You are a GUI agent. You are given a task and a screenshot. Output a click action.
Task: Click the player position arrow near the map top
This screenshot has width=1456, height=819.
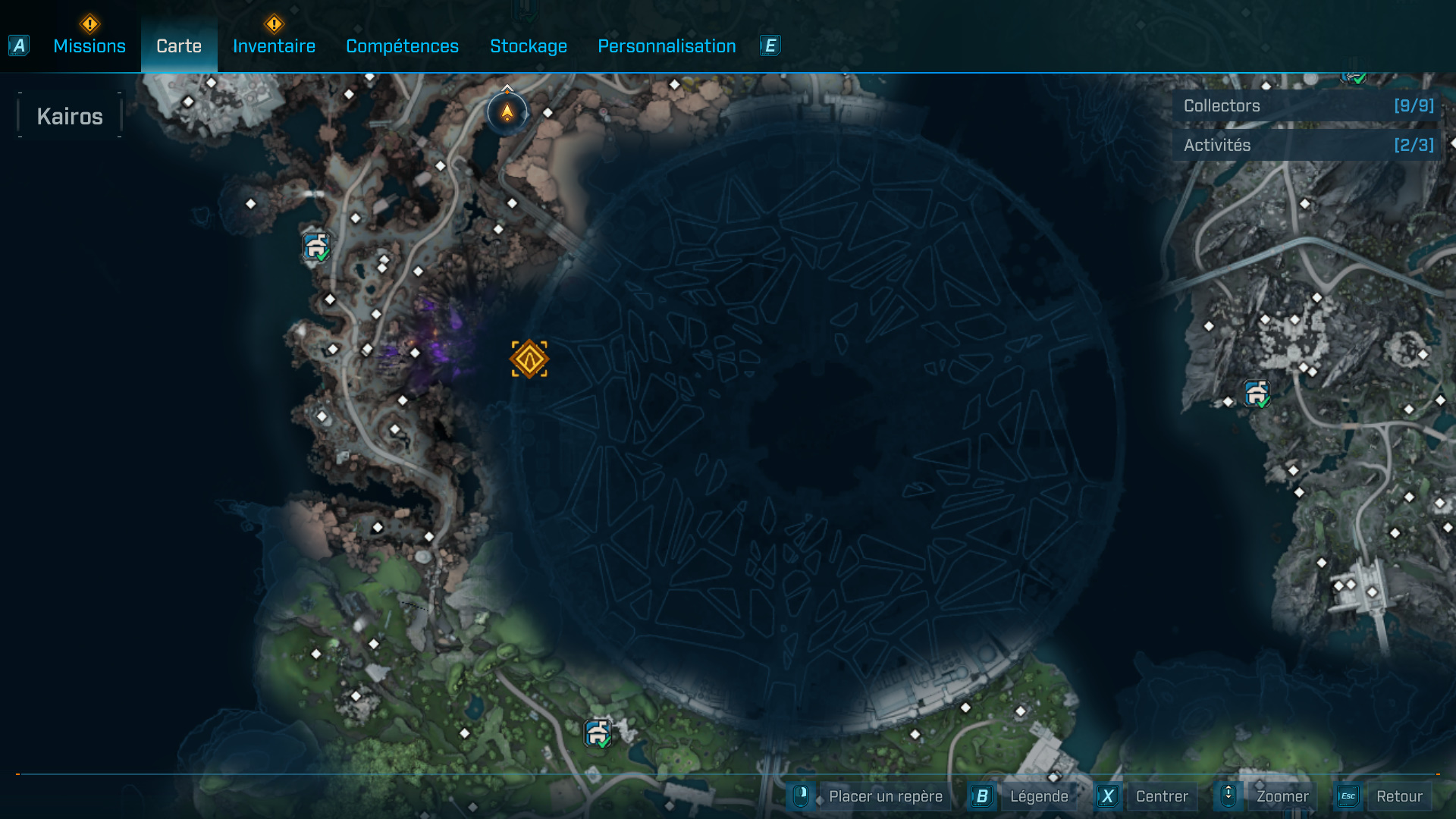coord(506,112)
